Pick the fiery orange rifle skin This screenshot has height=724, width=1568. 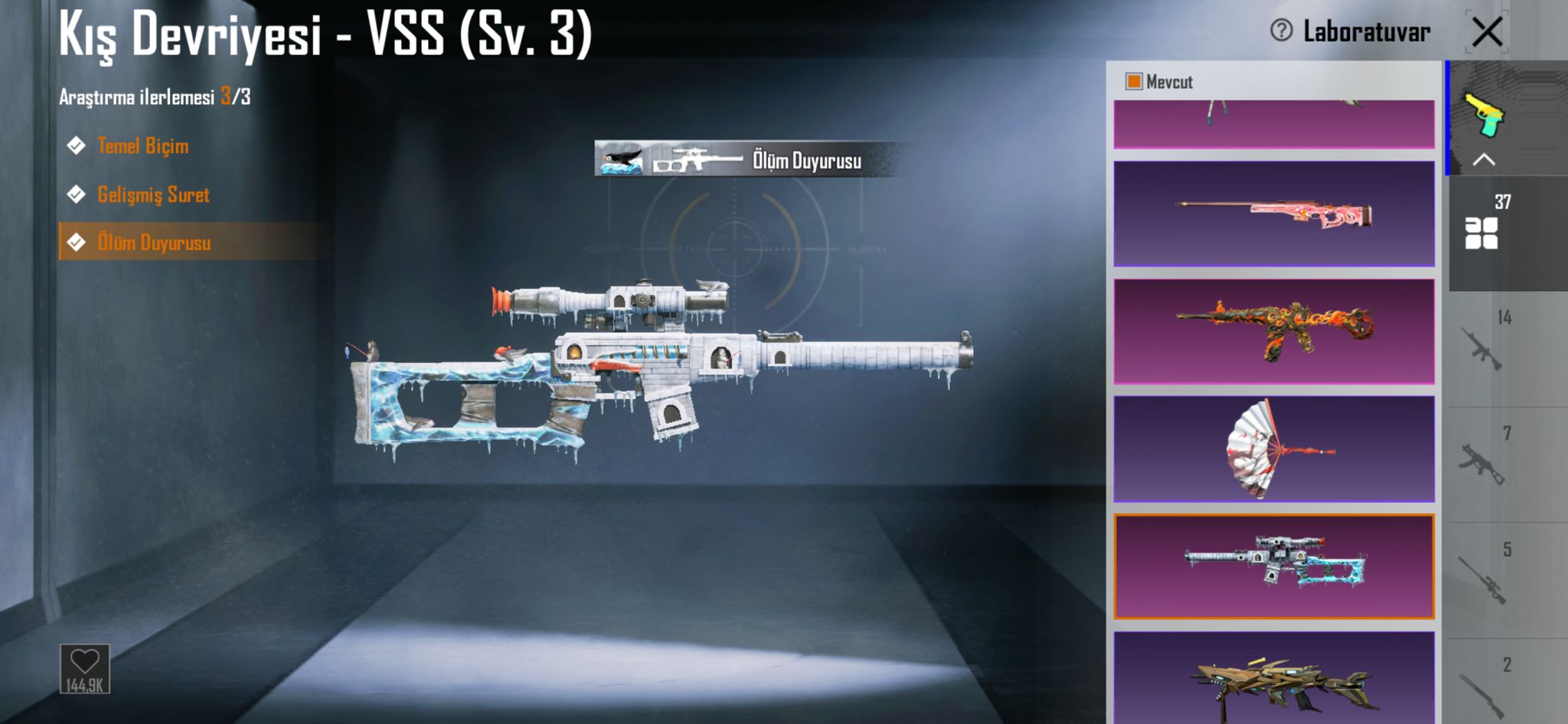(x=1273, y=331)
